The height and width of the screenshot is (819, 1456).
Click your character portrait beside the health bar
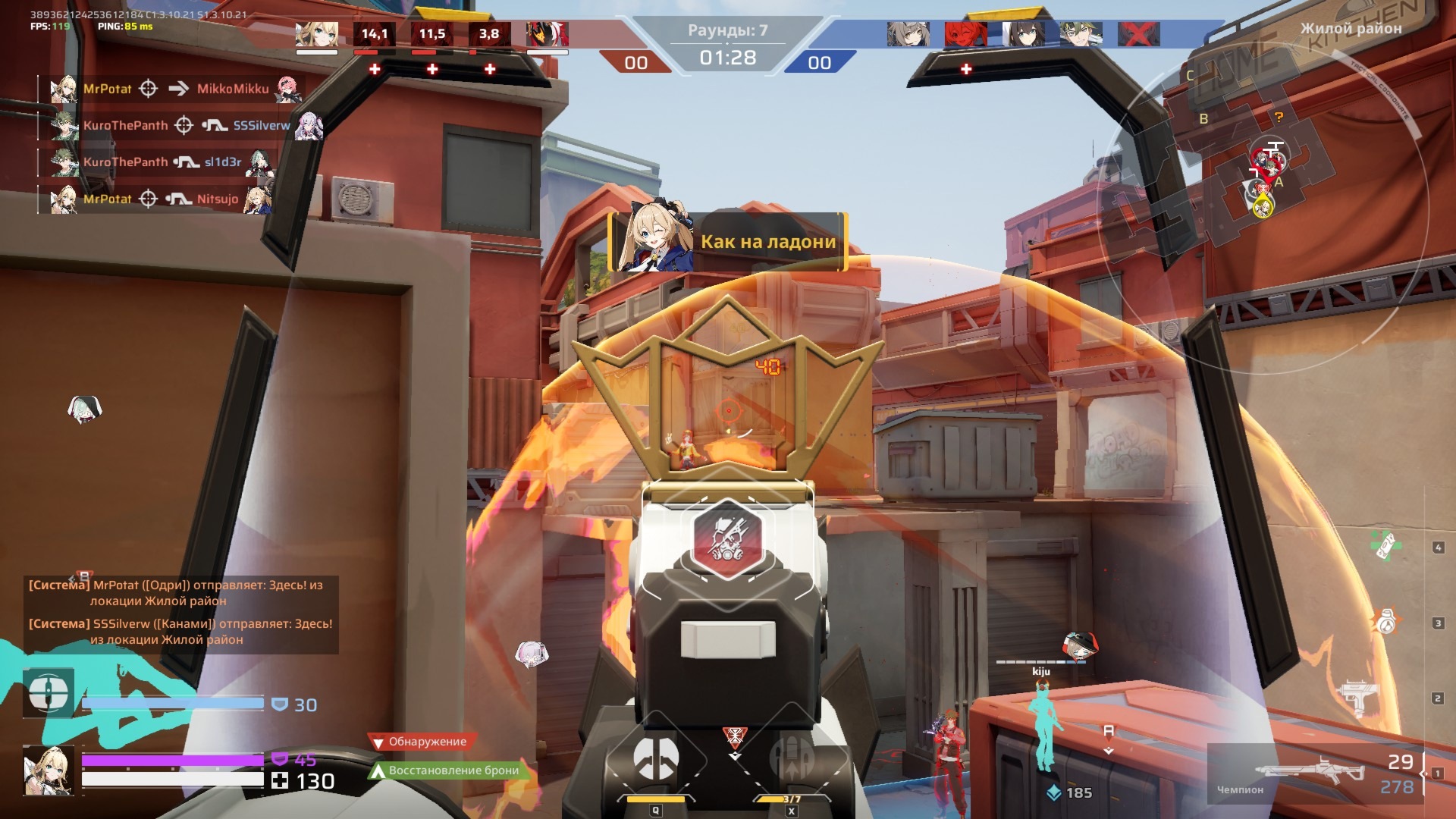49,770
